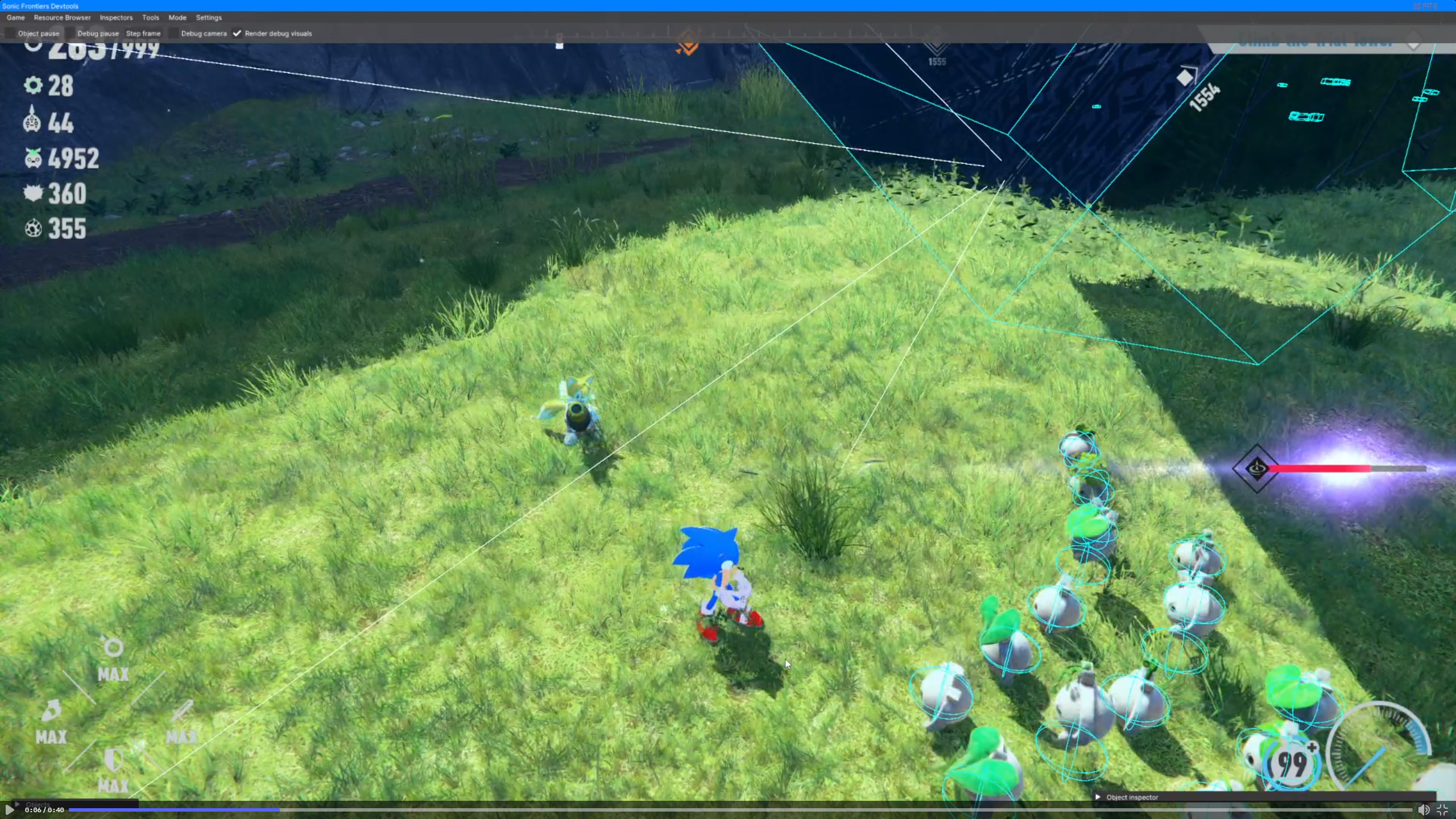Click the gear counter icon showing 28
The image size is (1456, 819).
(34, 86)
